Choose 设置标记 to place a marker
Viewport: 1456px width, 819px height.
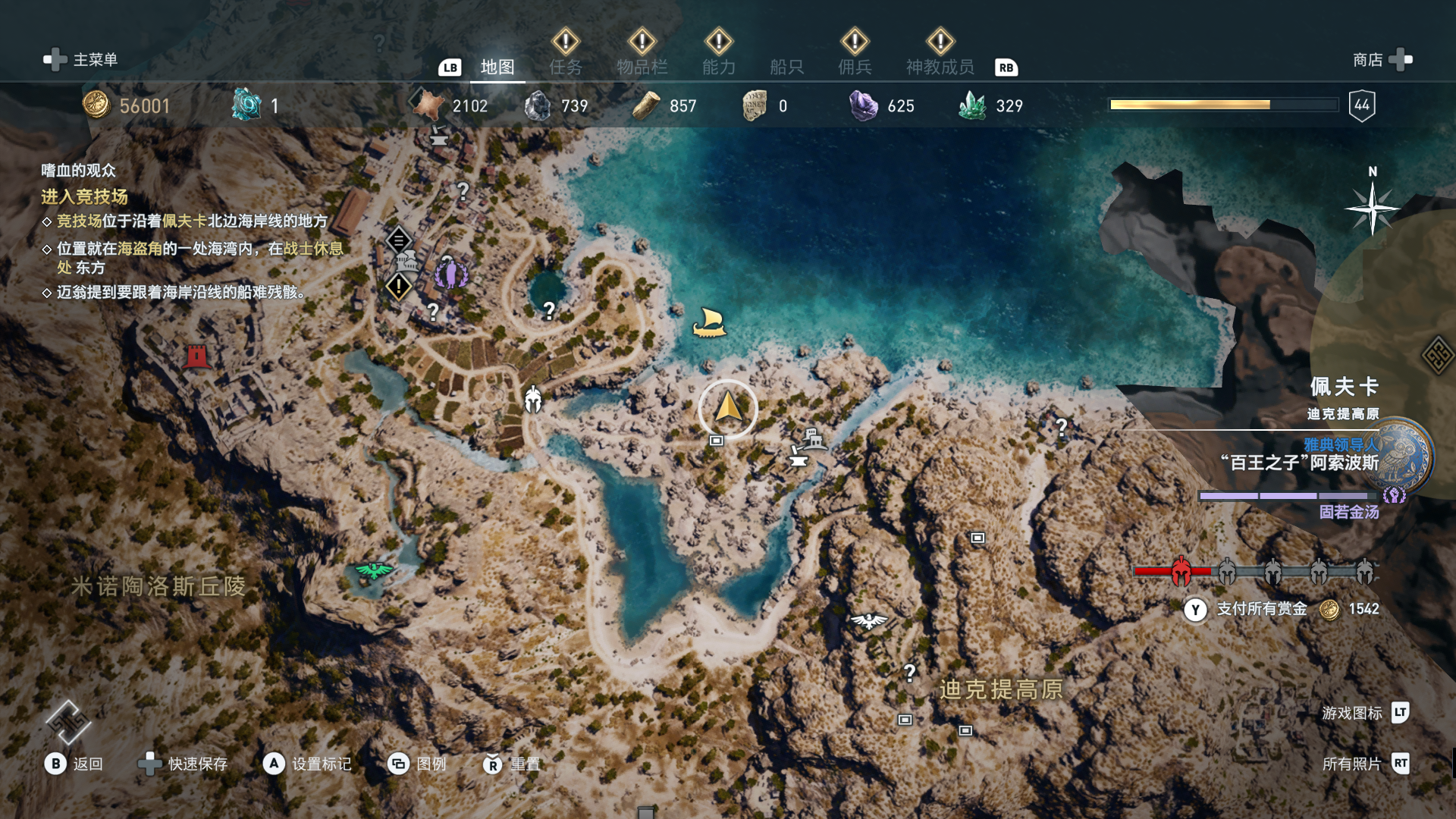pyautogui.click(x=307, y=764)
